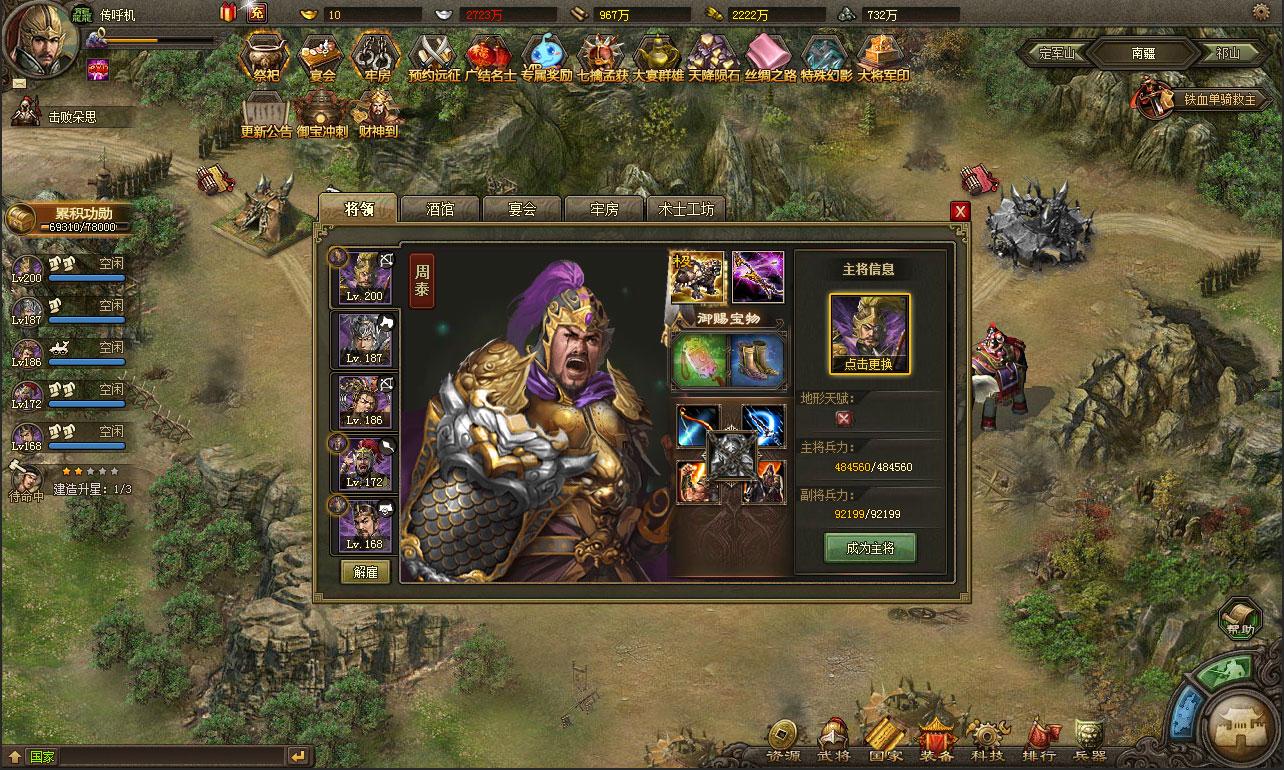Switch to the 木土工坊 tab

click(686, 209)
